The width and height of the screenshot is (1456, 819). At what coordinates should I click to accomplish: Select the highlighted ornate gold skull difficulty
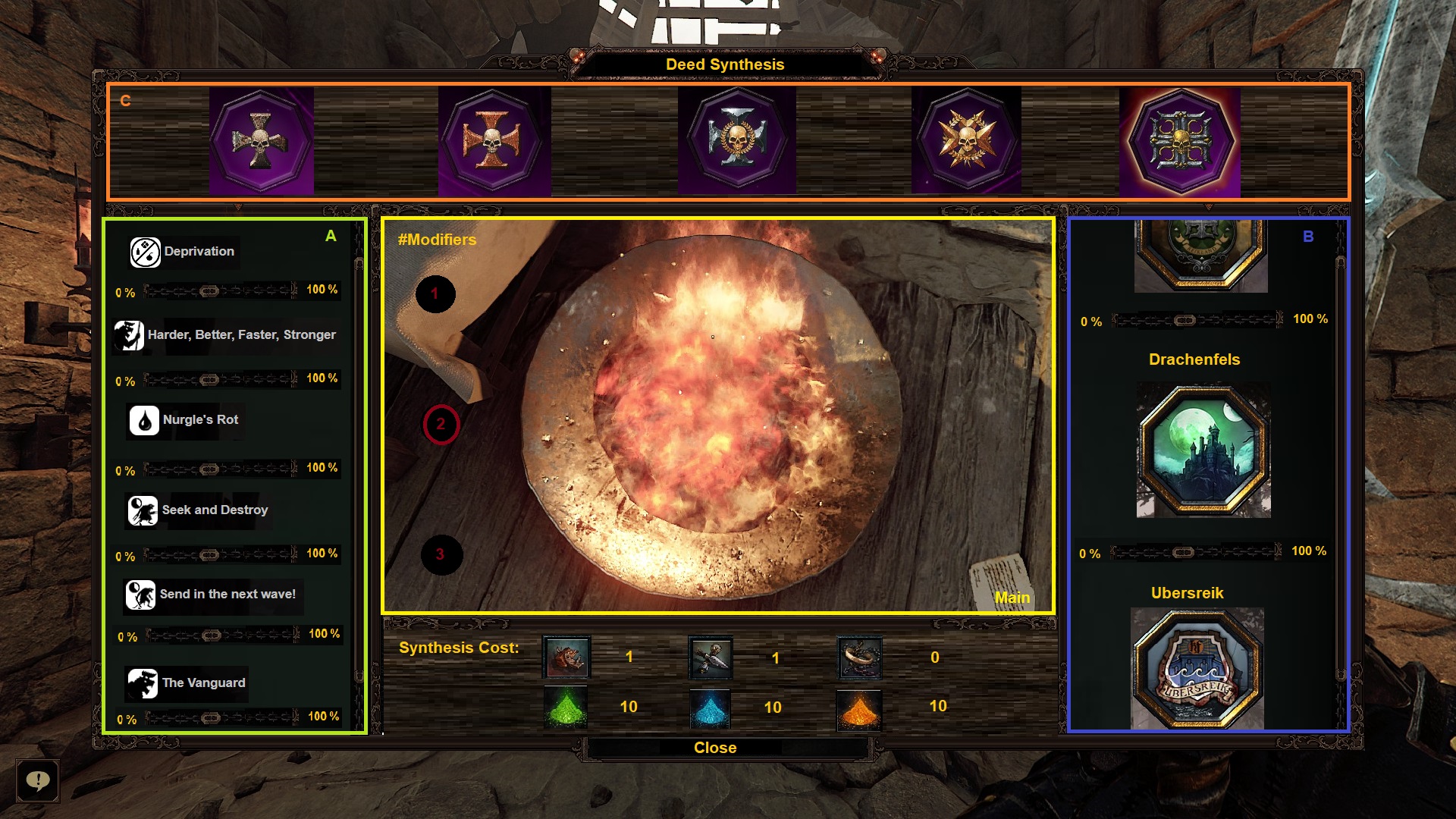pos(1180,141)
